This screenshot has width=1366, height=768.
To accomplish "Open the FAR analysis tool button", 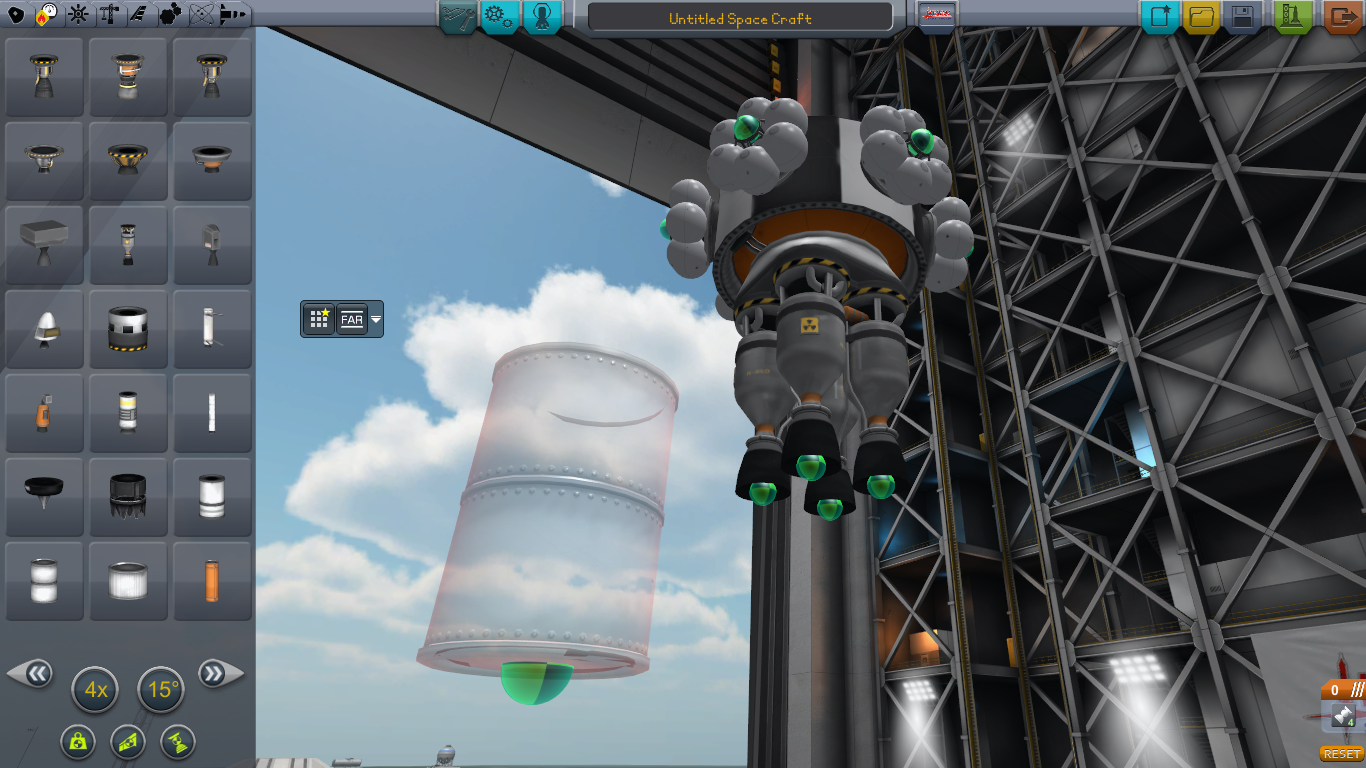I will click(x=352, y=319).
